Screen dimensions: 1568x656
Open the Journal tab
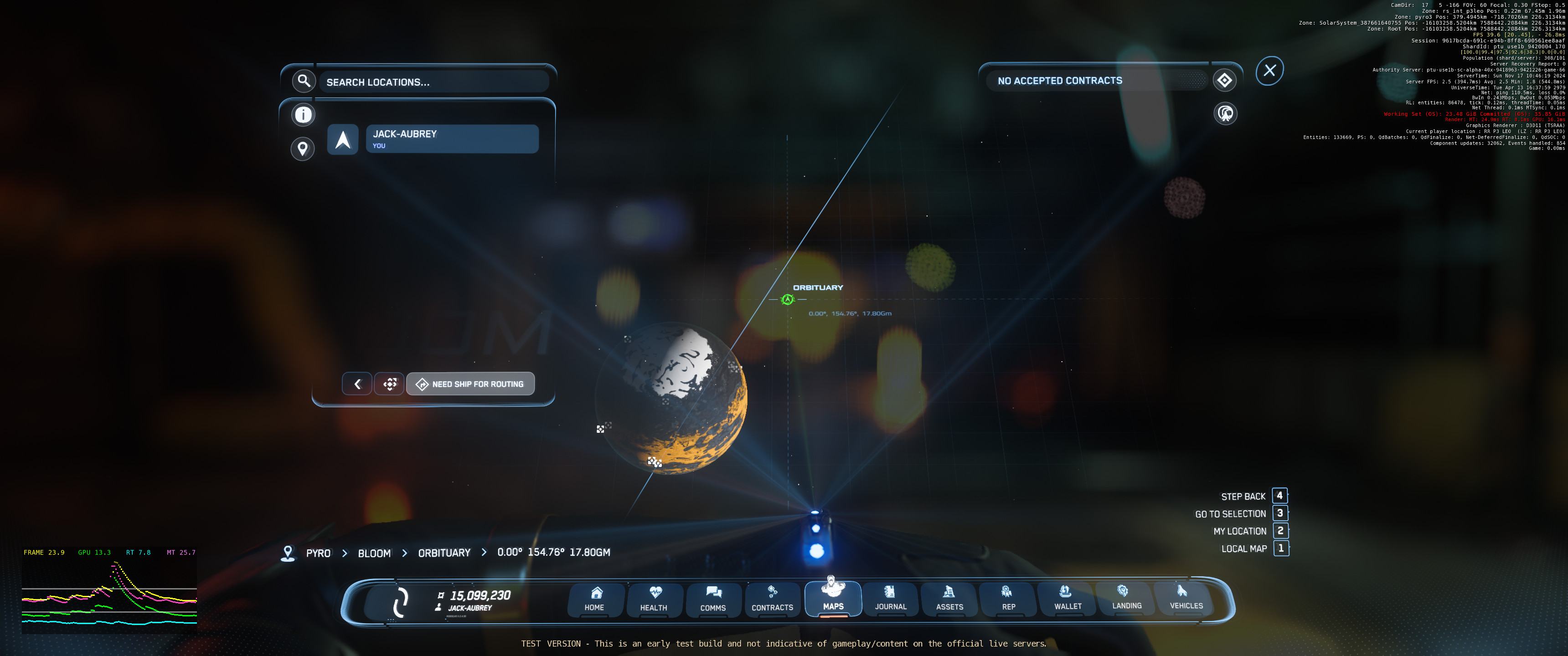(x=891, y=598)
